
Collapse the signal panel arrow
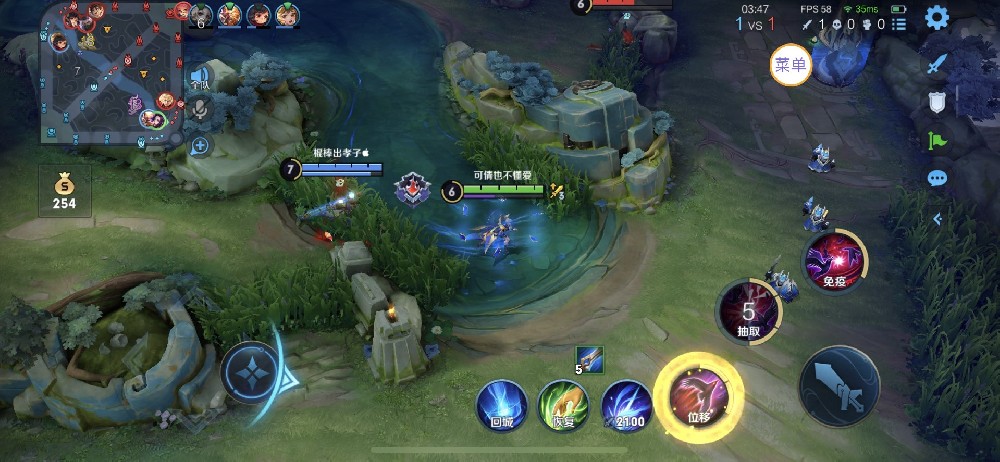click(937, 218)
